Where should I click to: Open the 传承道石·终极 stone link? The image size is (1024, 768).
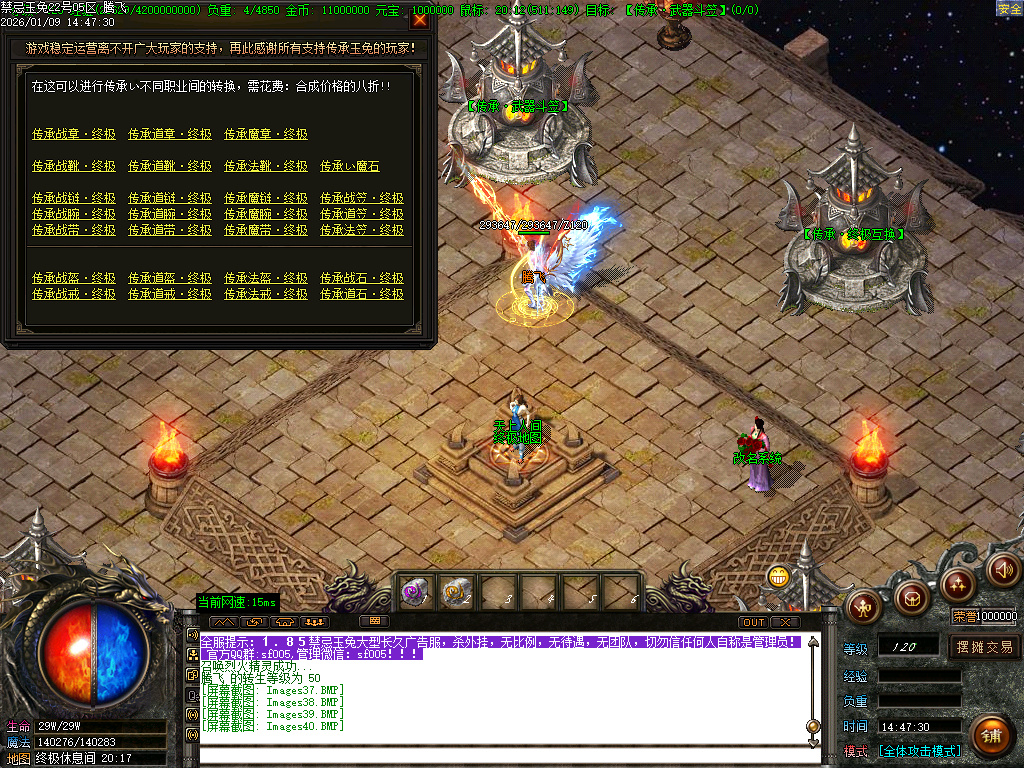[361, 294]
